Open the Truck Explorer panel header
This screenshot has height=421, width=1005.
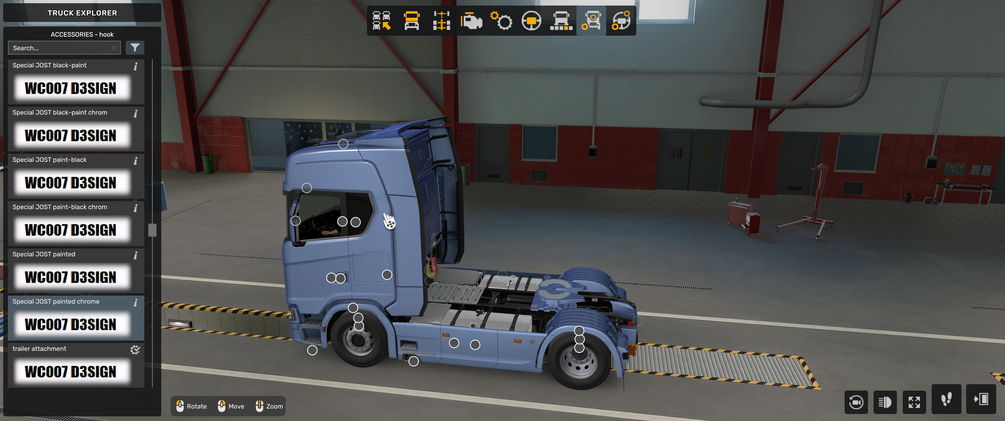point(82,13)
